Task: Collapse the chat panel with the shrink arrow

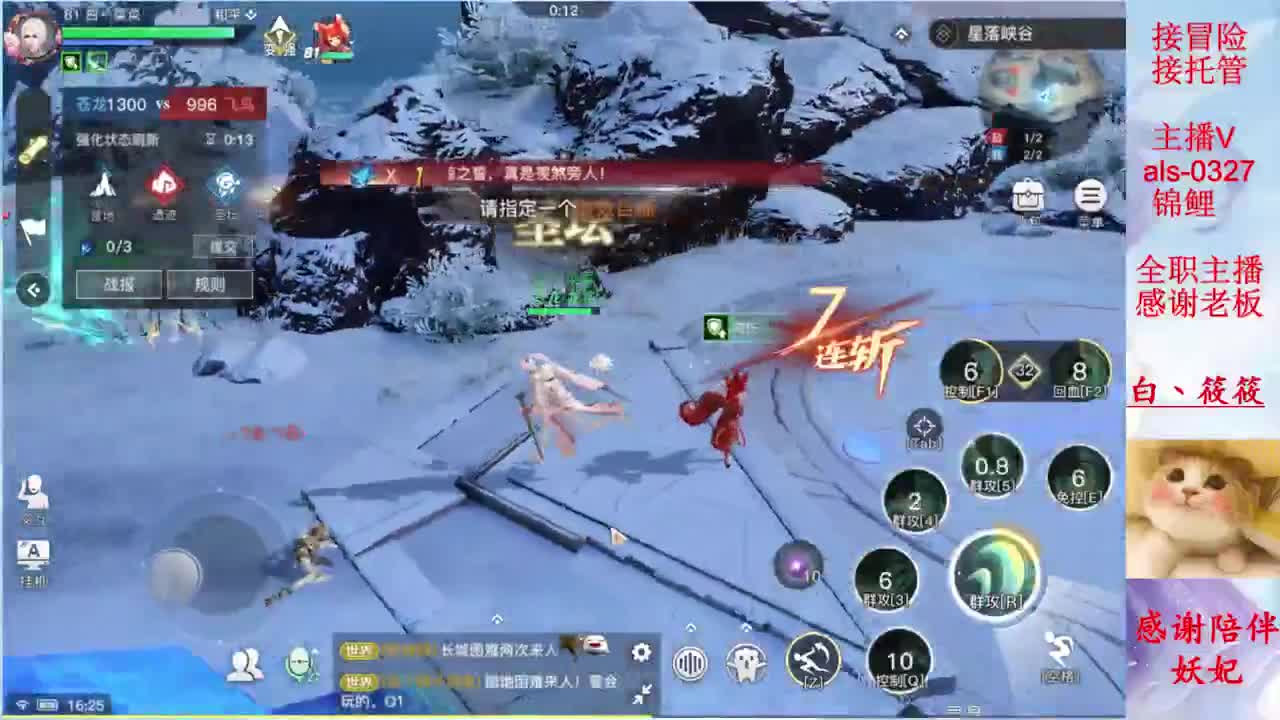Action: tap(641, 693)
